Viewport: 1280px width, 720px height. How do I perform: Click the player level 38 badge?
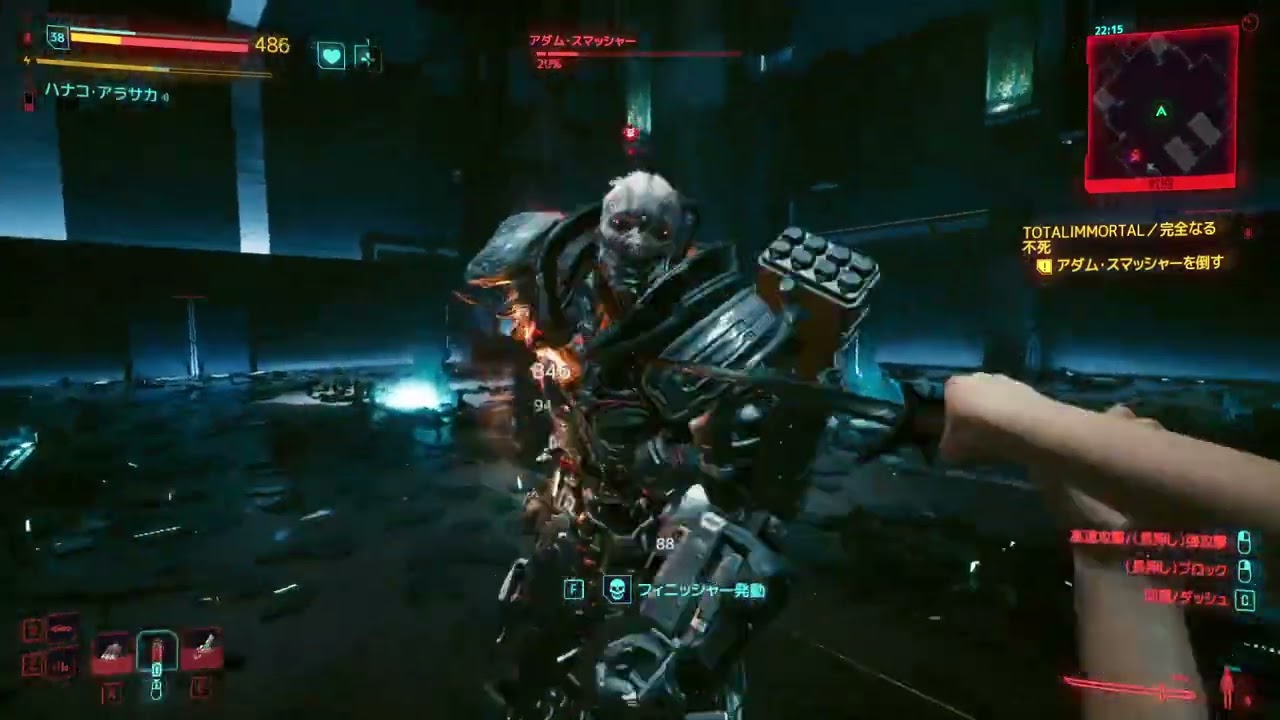point(57,38)
